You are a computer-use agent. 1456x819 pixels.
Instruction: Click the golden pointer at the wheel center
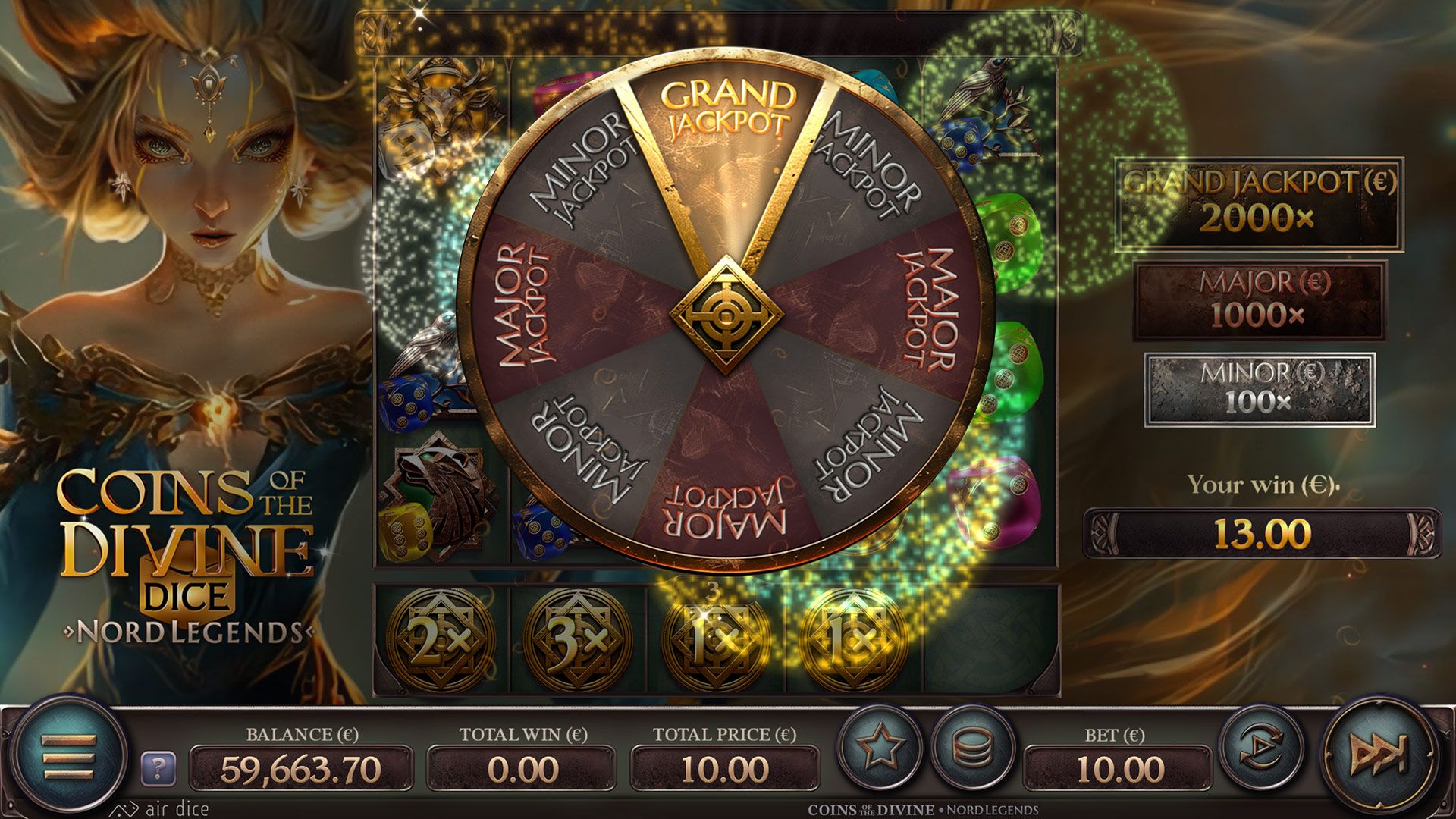(x=730, y=311)
